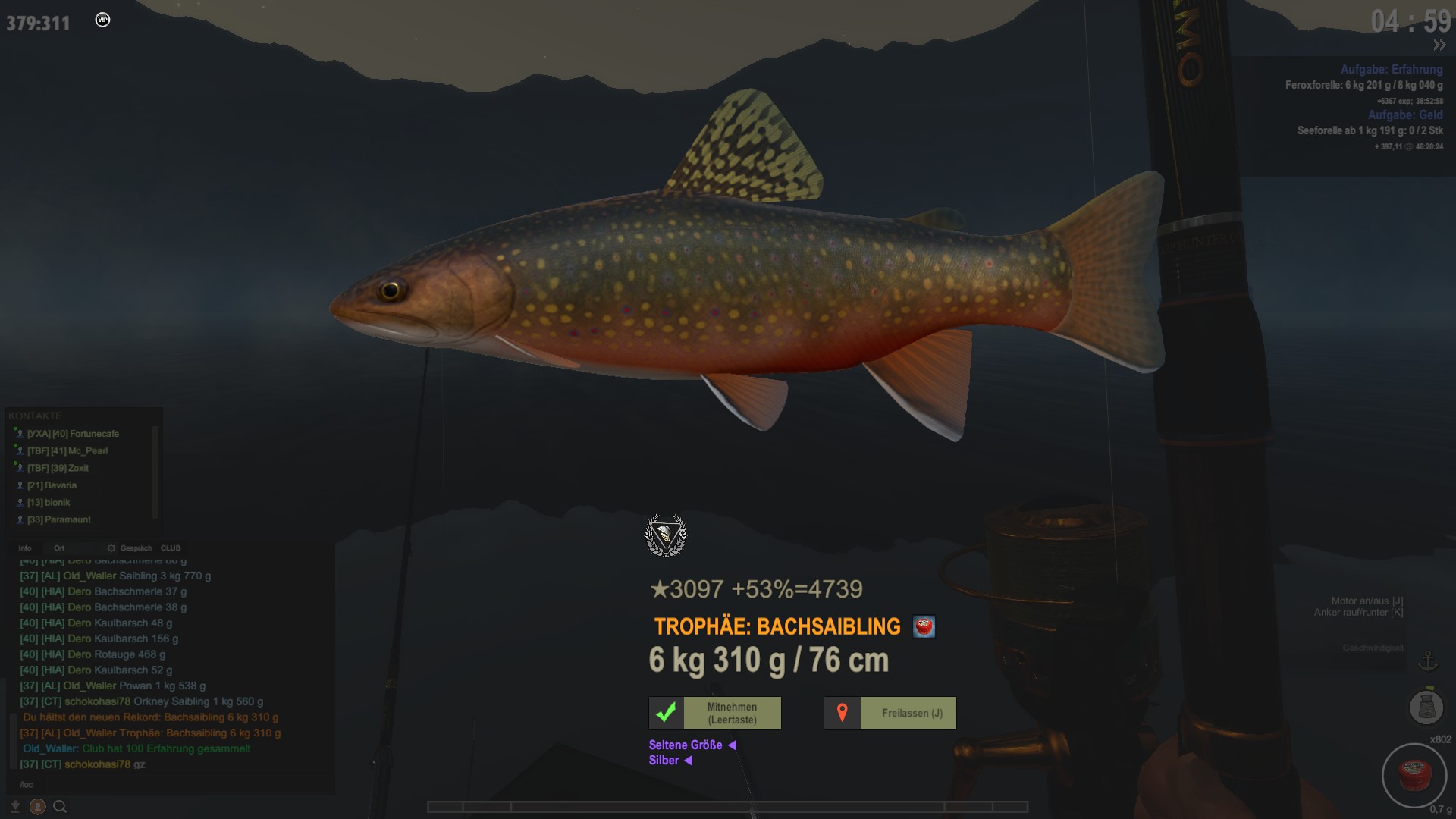1456x819 pixels.
Task: Click the VIP badge icon
Action: point(103,20)
